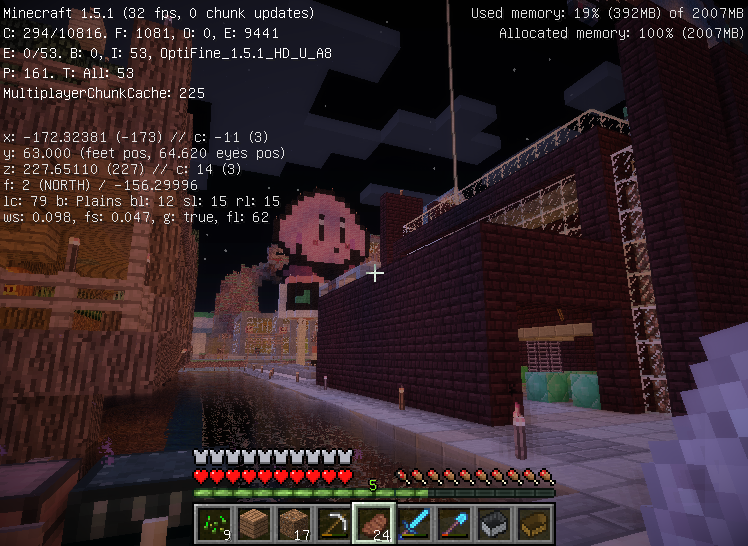
Task: Select the wooden boat slot
Action: point(534,523)
